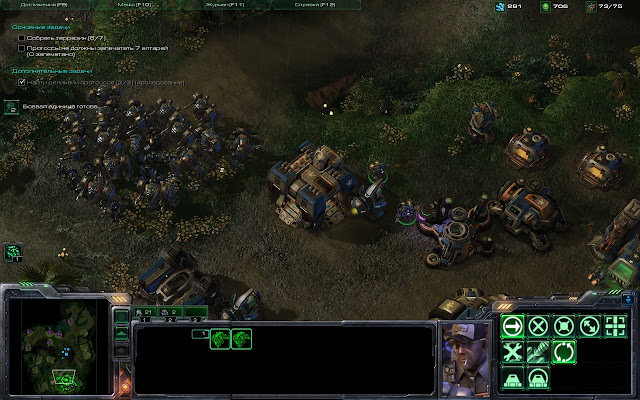This screenshot has width=640, height=400.
Task: Activate the Patrol command icon
Action: 590,325
